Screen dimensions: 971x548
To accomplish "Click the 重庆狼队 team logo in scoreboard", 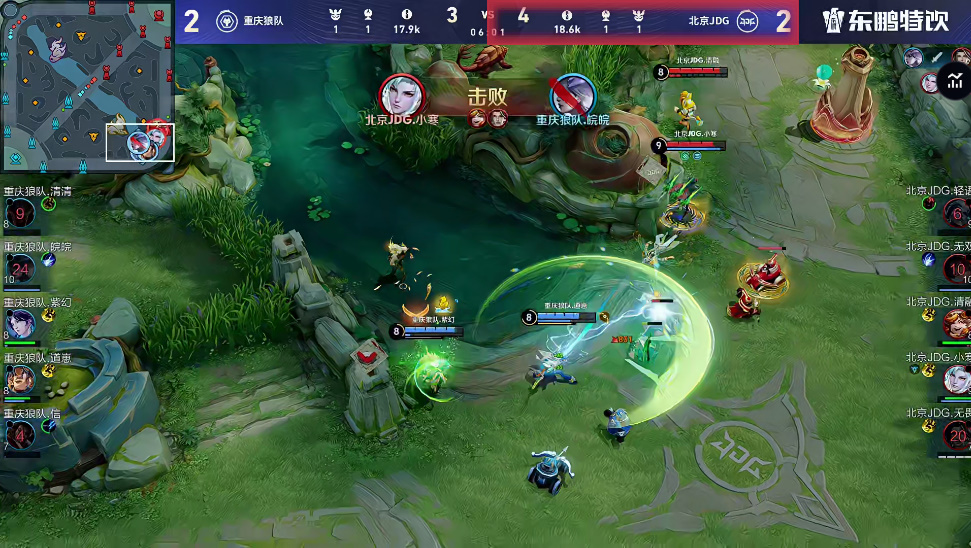I will [x=227, y=21].
